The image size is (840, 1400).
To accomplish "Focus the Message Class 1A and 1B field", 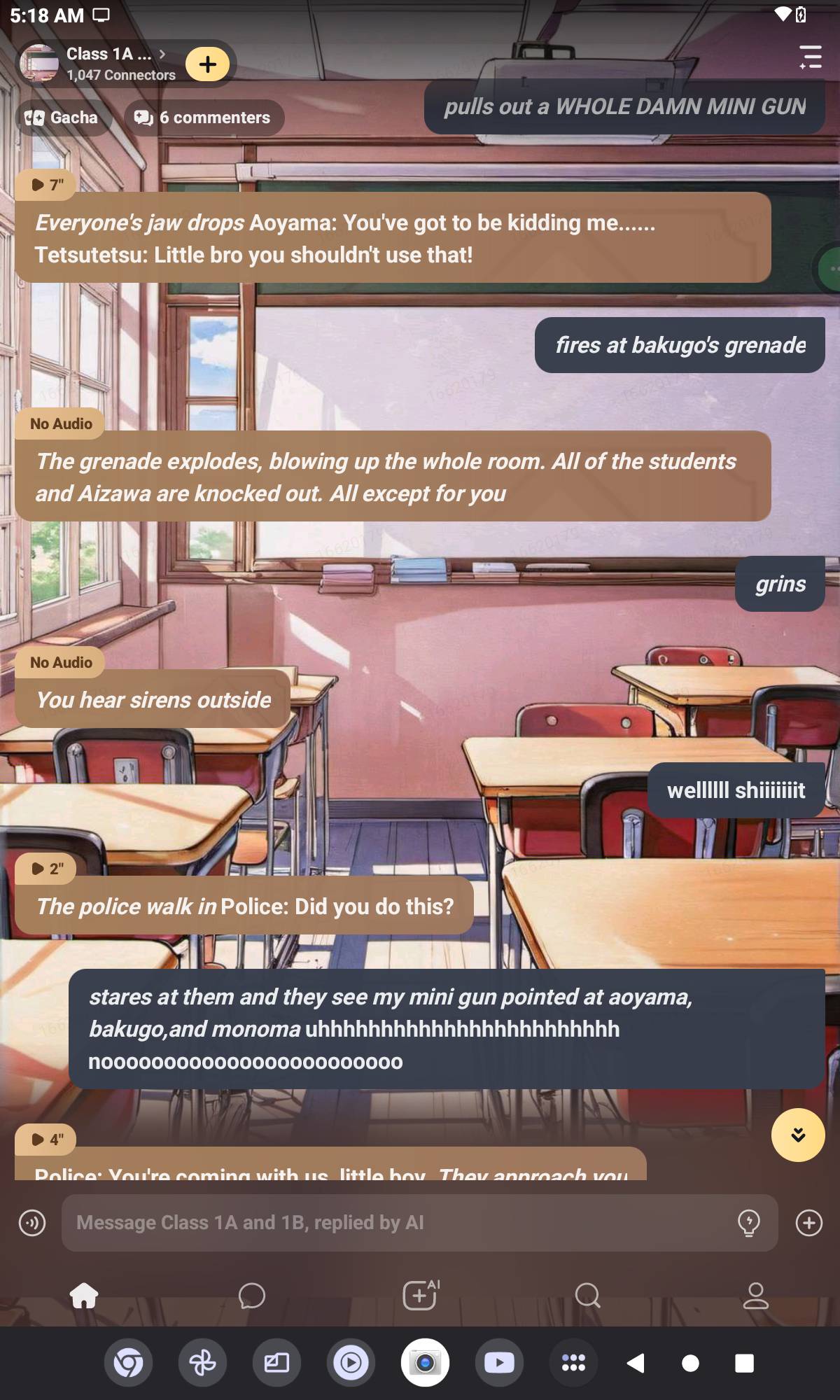I will (x=399, y=1223).
